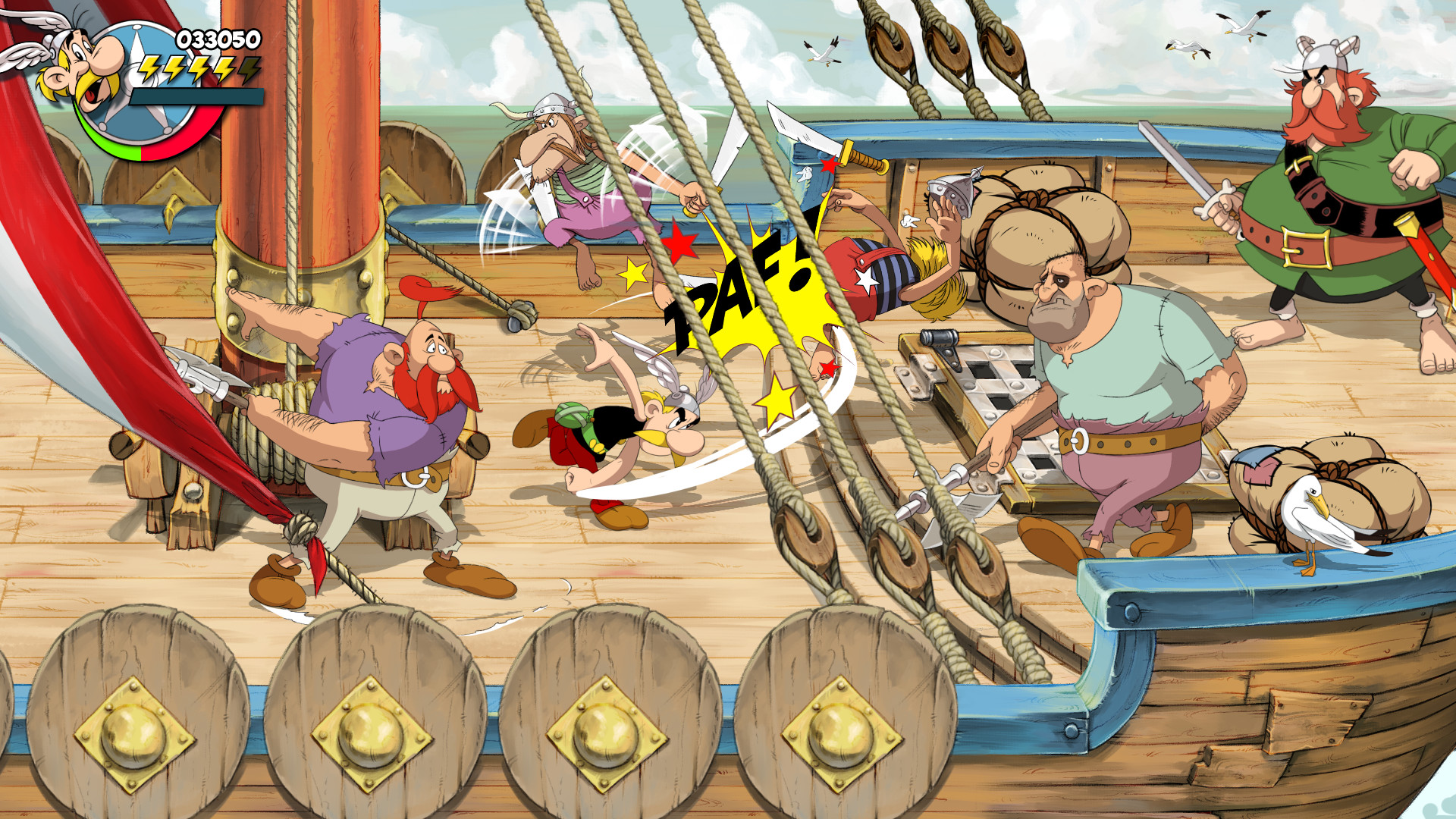1456x819 pixels.
Task: Click the second lightning bolt icon
Action: pyautogui.click(x=174, y=71)
